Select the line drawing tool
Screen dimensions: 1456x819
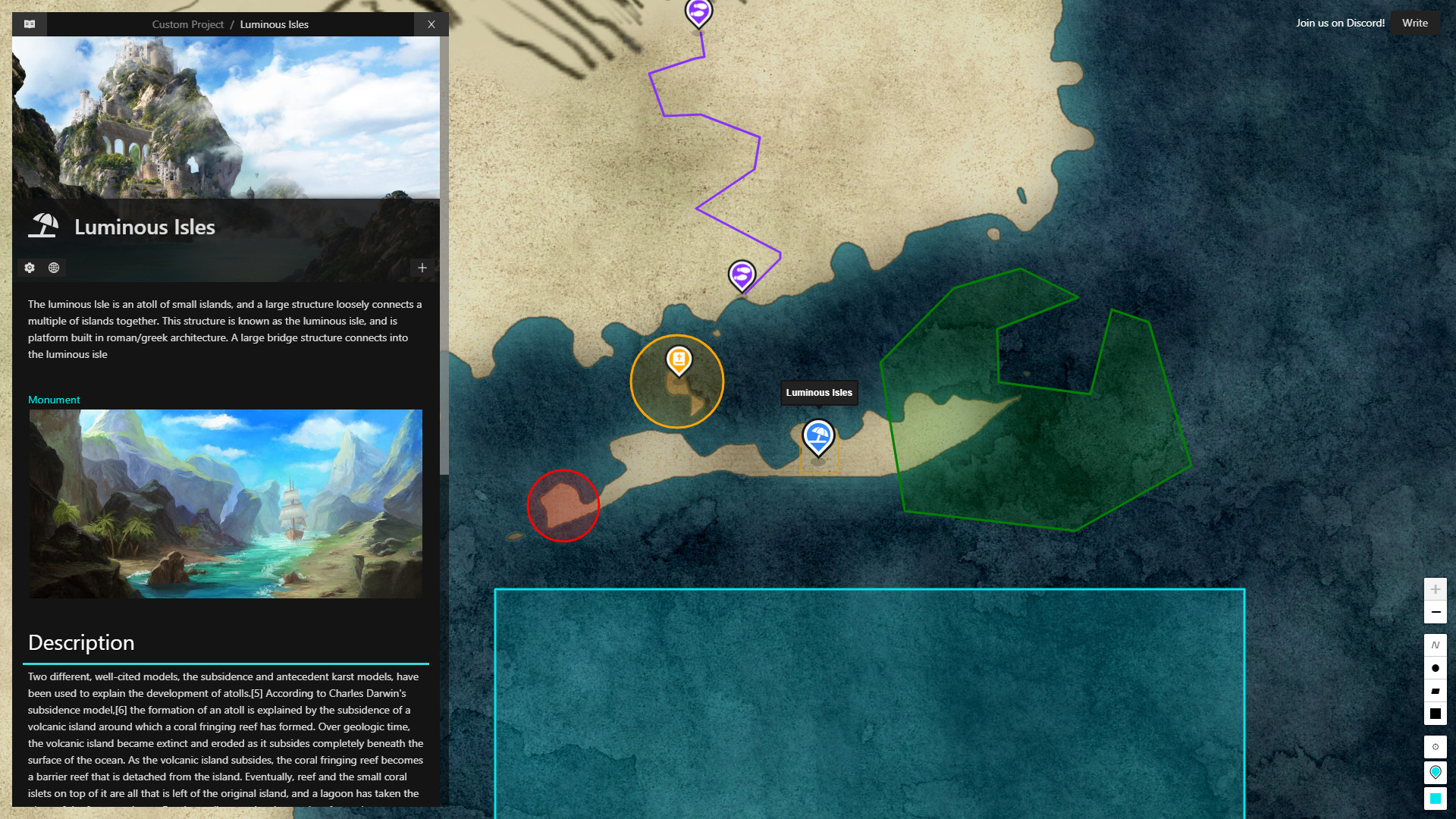pos(1436,643)
